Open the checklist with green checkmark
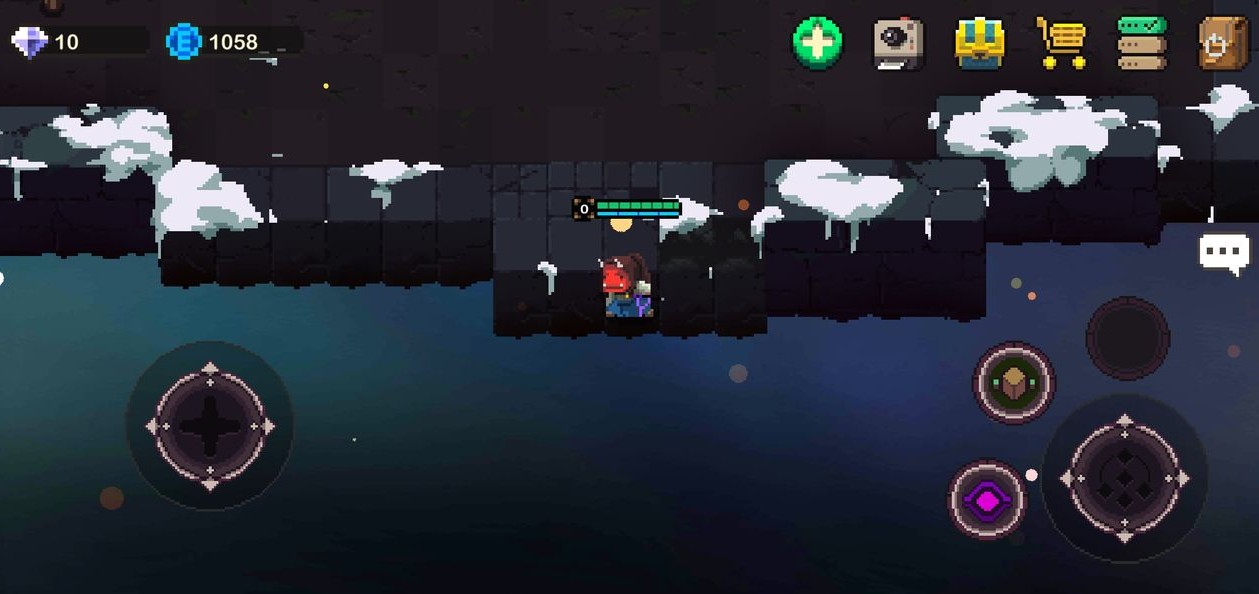The image size is (1259, 594). click(1141, 43)
